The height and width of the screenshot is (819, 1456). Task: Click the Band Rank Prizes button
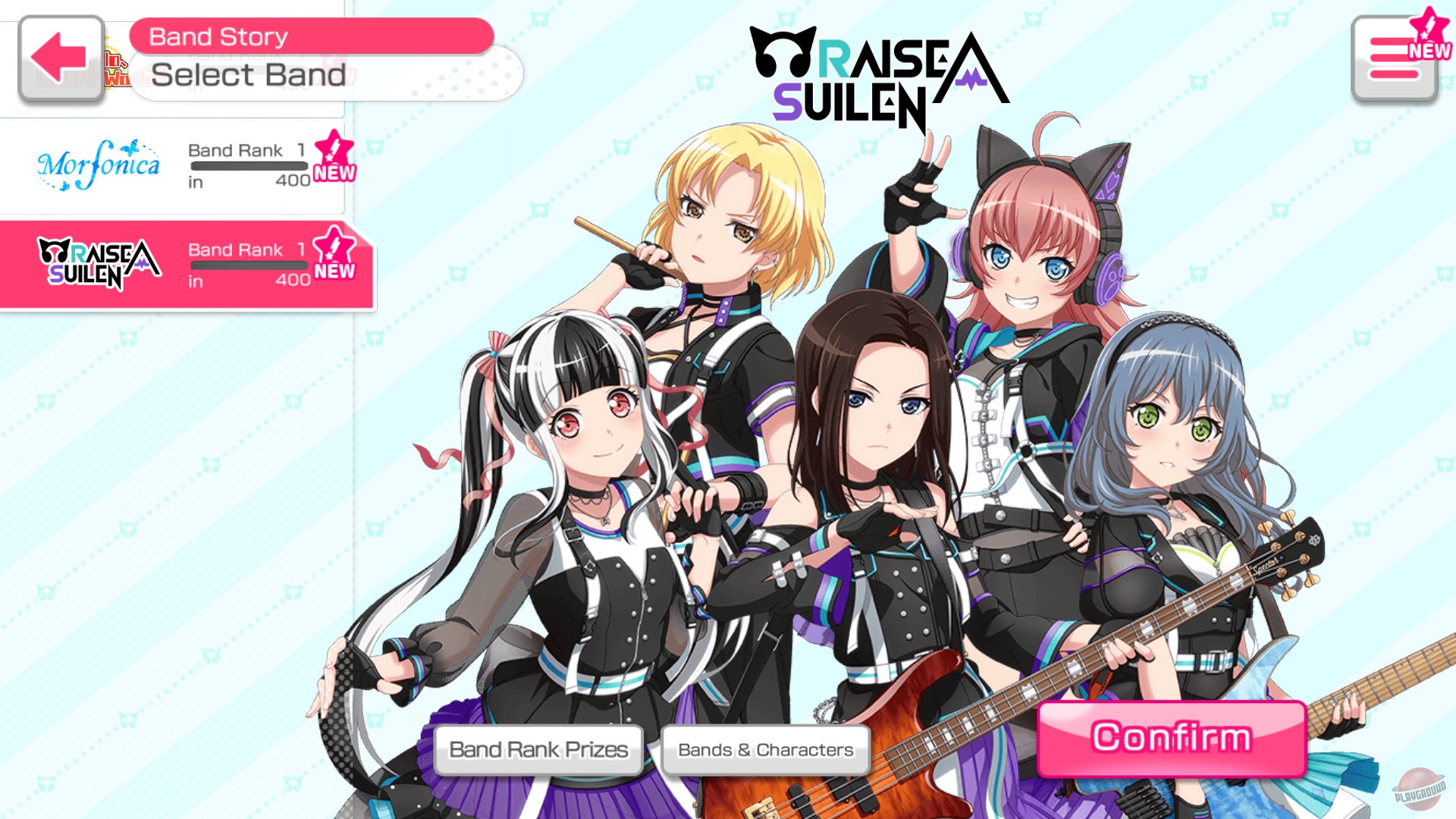(x=538, y=748)
